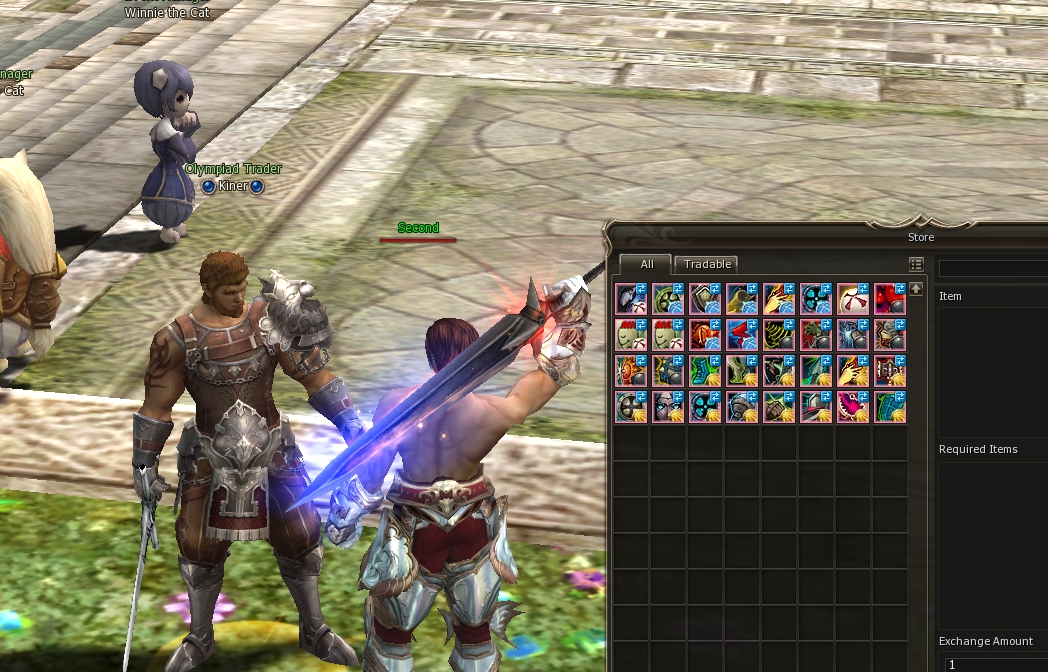Select the clenched fist gauntlet item
Viewport: 1048px width, 672px height.
[778, 407]
